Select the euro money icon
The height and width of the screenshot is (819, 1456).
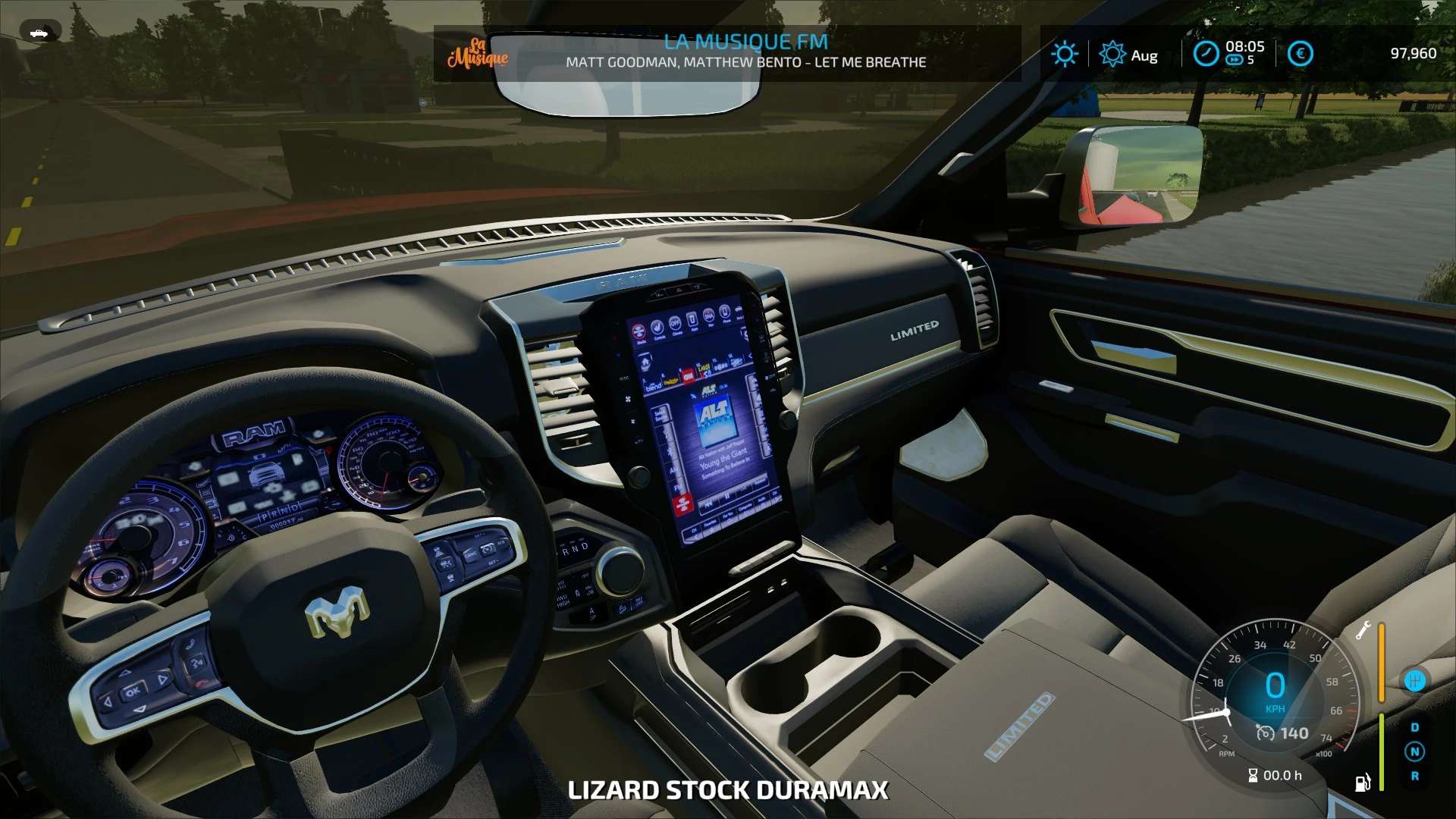pyautogui.click(x=1300, y=54)
